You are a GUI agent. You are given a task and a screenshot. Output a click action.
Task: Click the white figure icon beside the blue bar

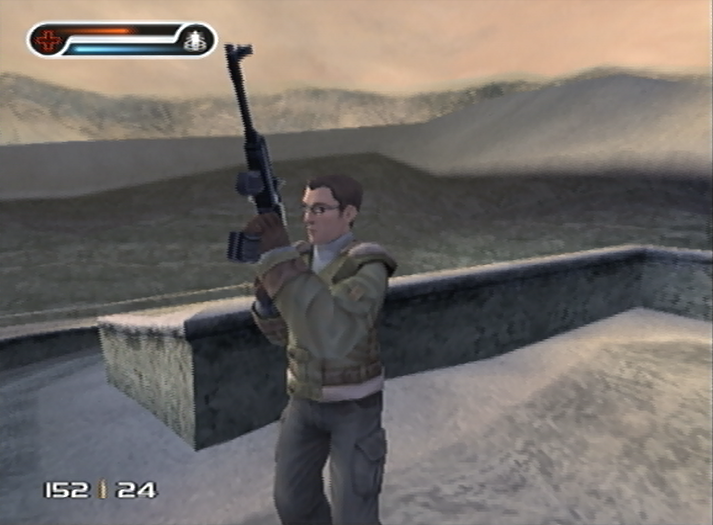coord(195,40)
